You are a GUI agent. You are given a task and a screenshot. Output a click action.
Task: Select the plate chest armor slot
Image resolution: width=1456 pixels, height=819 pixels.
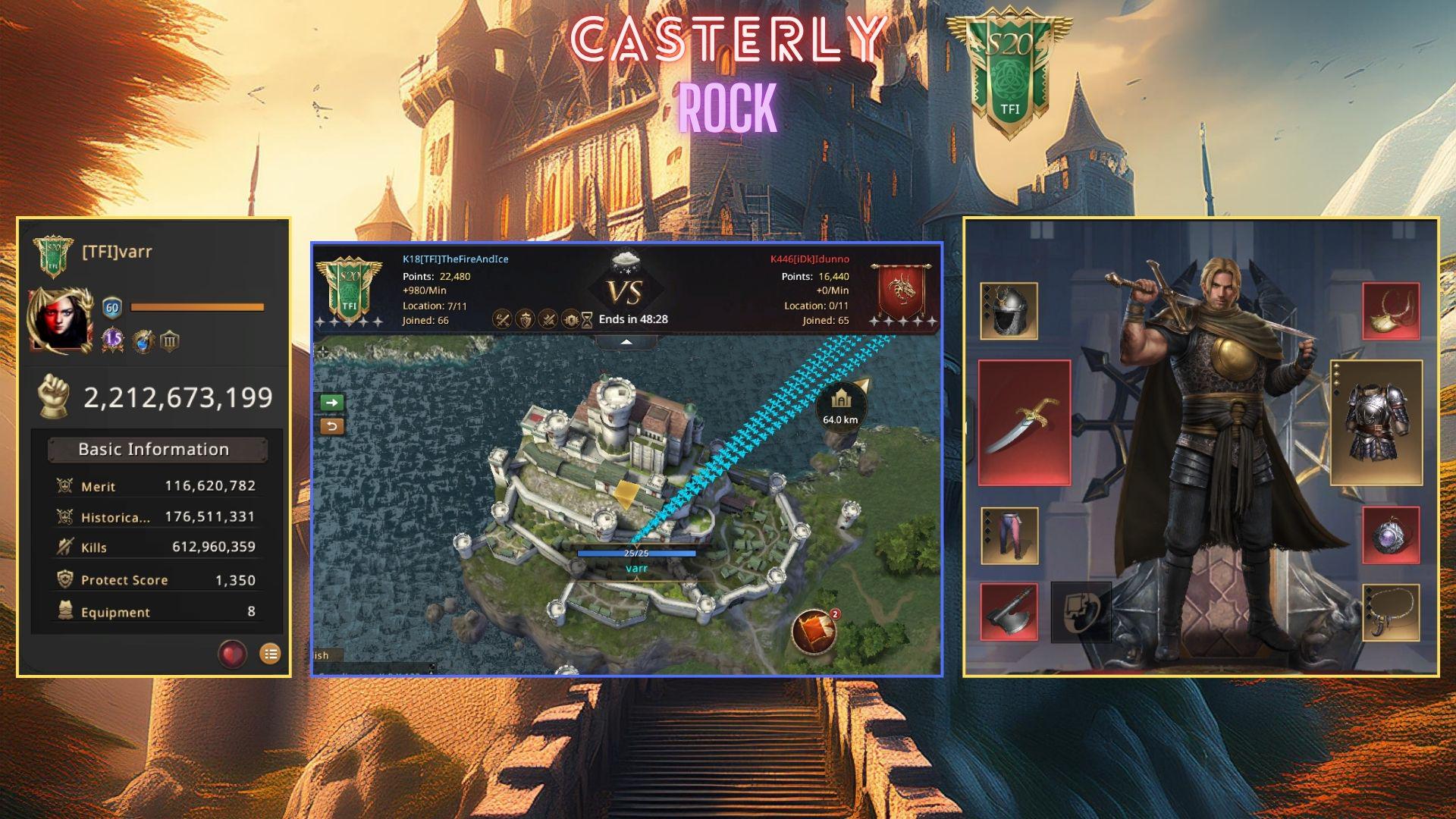[x=1376, y=422]
